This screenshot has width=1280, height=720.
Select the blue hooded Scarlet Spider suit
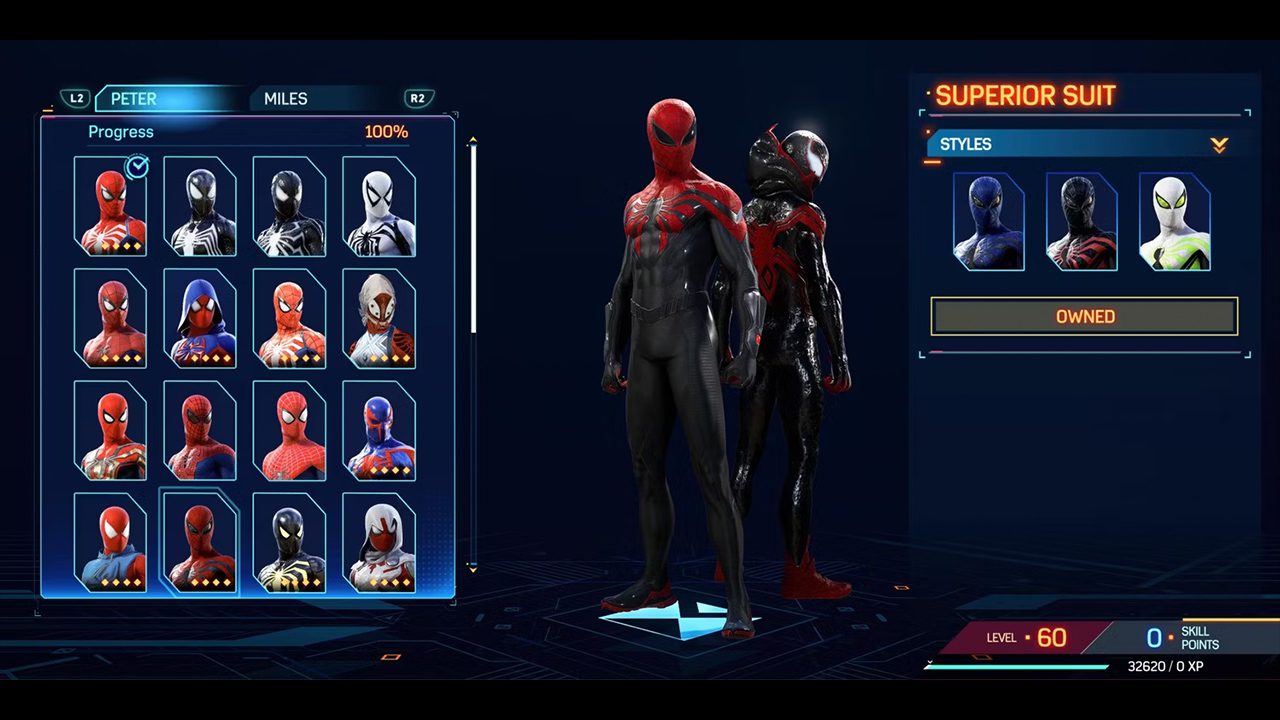pyautogui.click(x=200, y=318)
